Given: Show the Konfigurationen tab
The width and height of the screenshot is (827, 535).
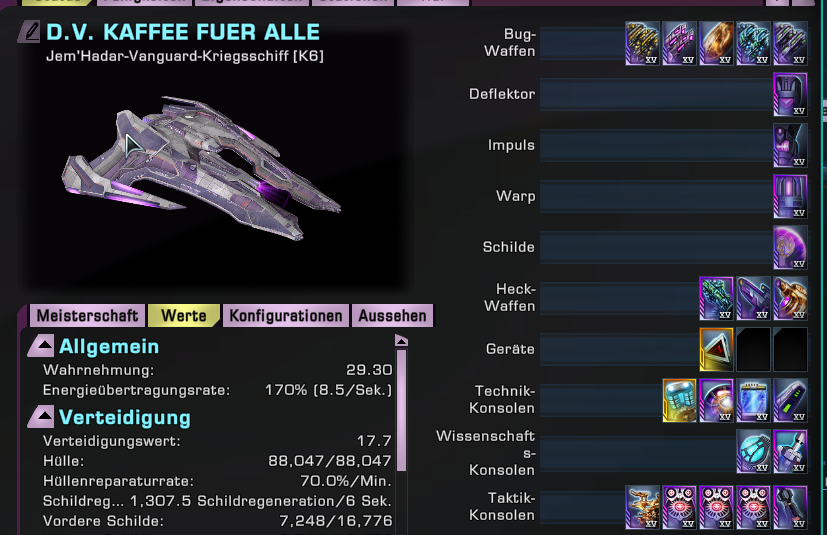Looking at the screenshot, I should [286, 316].
